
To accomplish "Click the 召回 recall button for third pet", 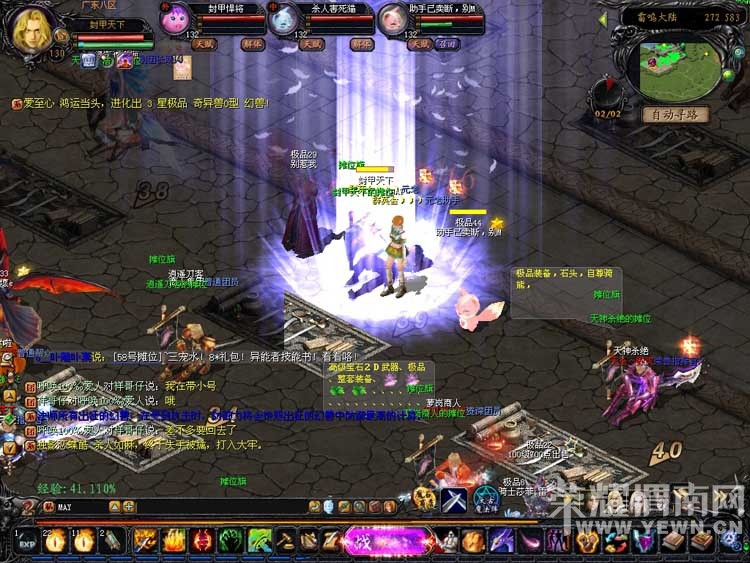I will pos(447,44).
